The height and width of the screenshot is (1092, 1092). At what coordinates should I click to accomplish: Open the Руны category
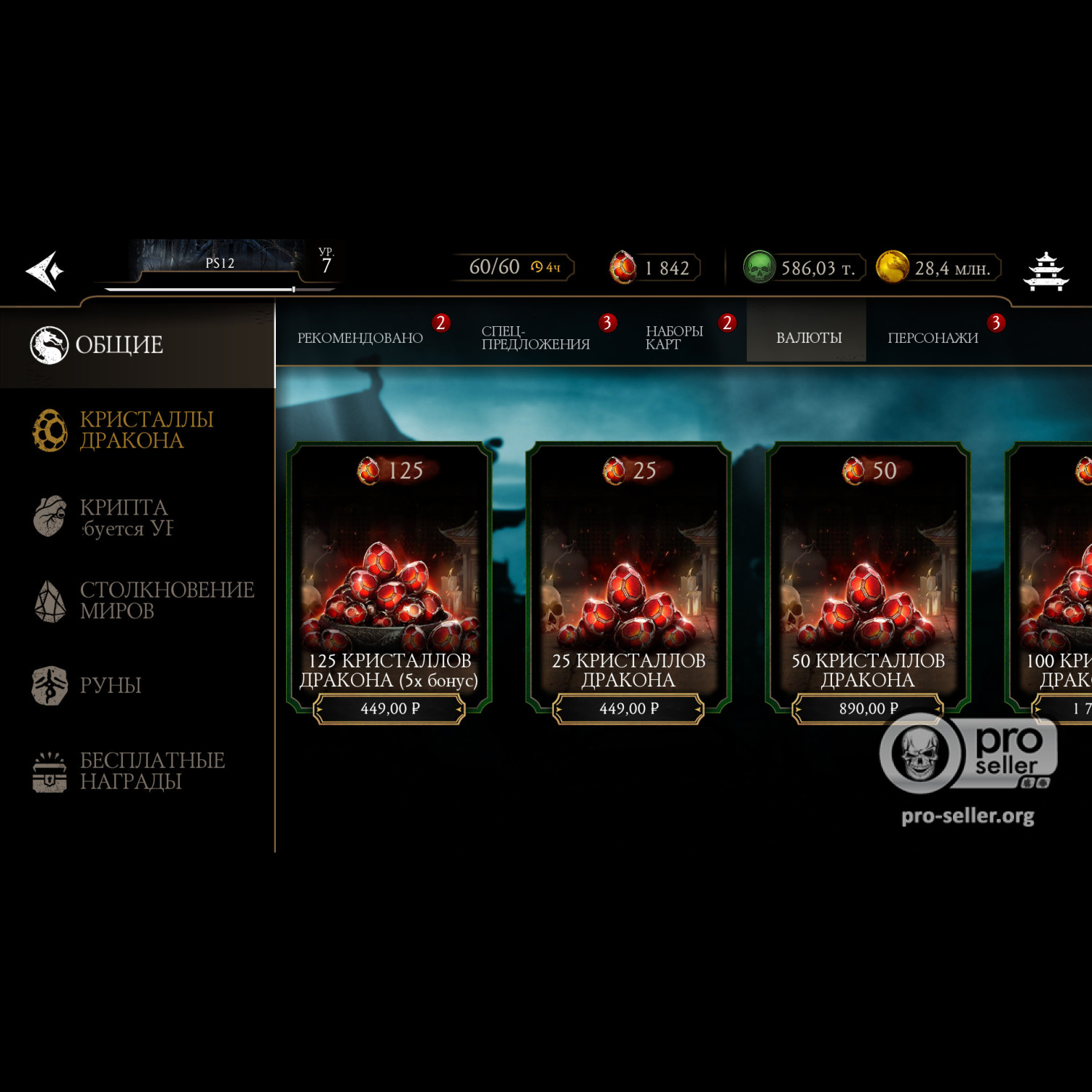click(x=109, y=685)
